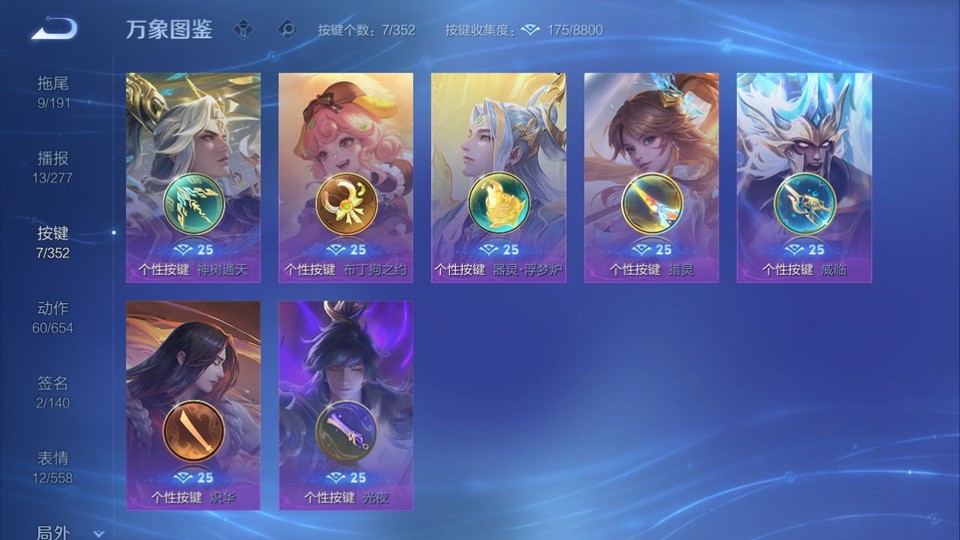Viewport: 960px width, 540px height.
Task: Open the 动作 category tab
Action: pyautogui.click(x=53, y=316)
